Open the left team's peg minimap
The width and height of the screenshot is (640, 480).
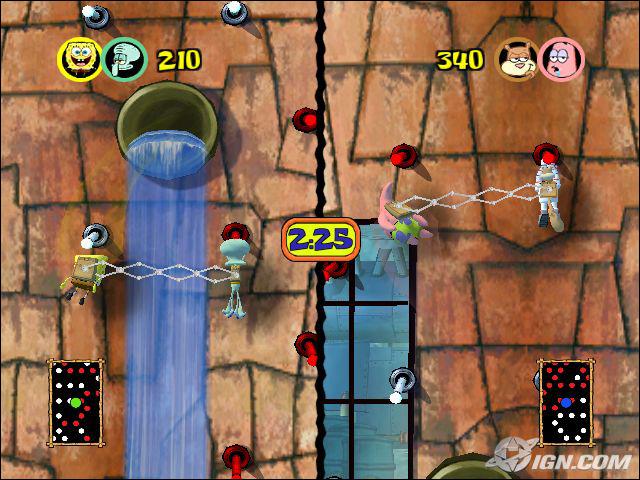point(74,404)
